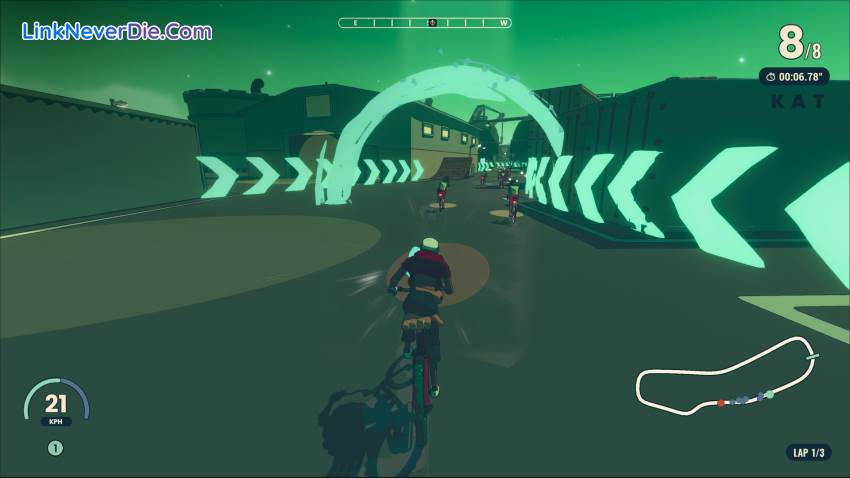Click the track minimap
This screenshot has width=850, height=478.
(x=728, y=377)
